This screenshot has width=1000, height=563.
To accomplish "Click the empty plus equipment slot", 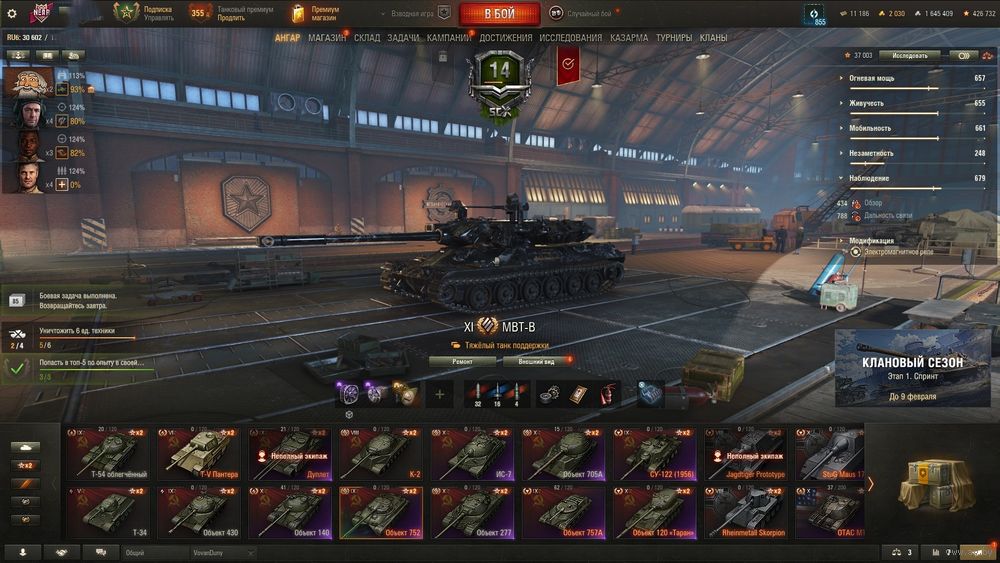I will pos(439,394).
